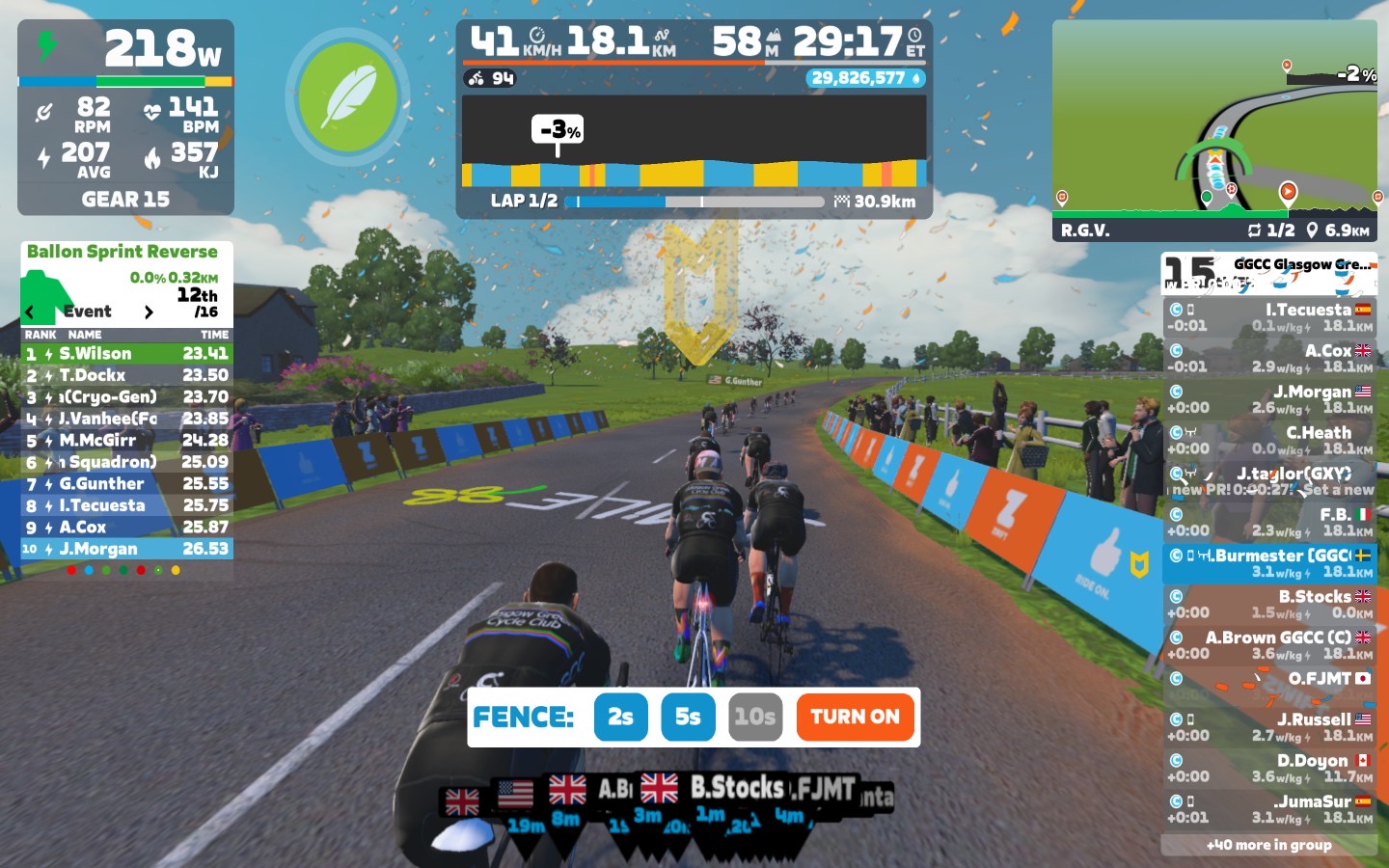Select B.Stocks in the riders list
This screenshot has width=1389, height=868.
pos(1268,605)
